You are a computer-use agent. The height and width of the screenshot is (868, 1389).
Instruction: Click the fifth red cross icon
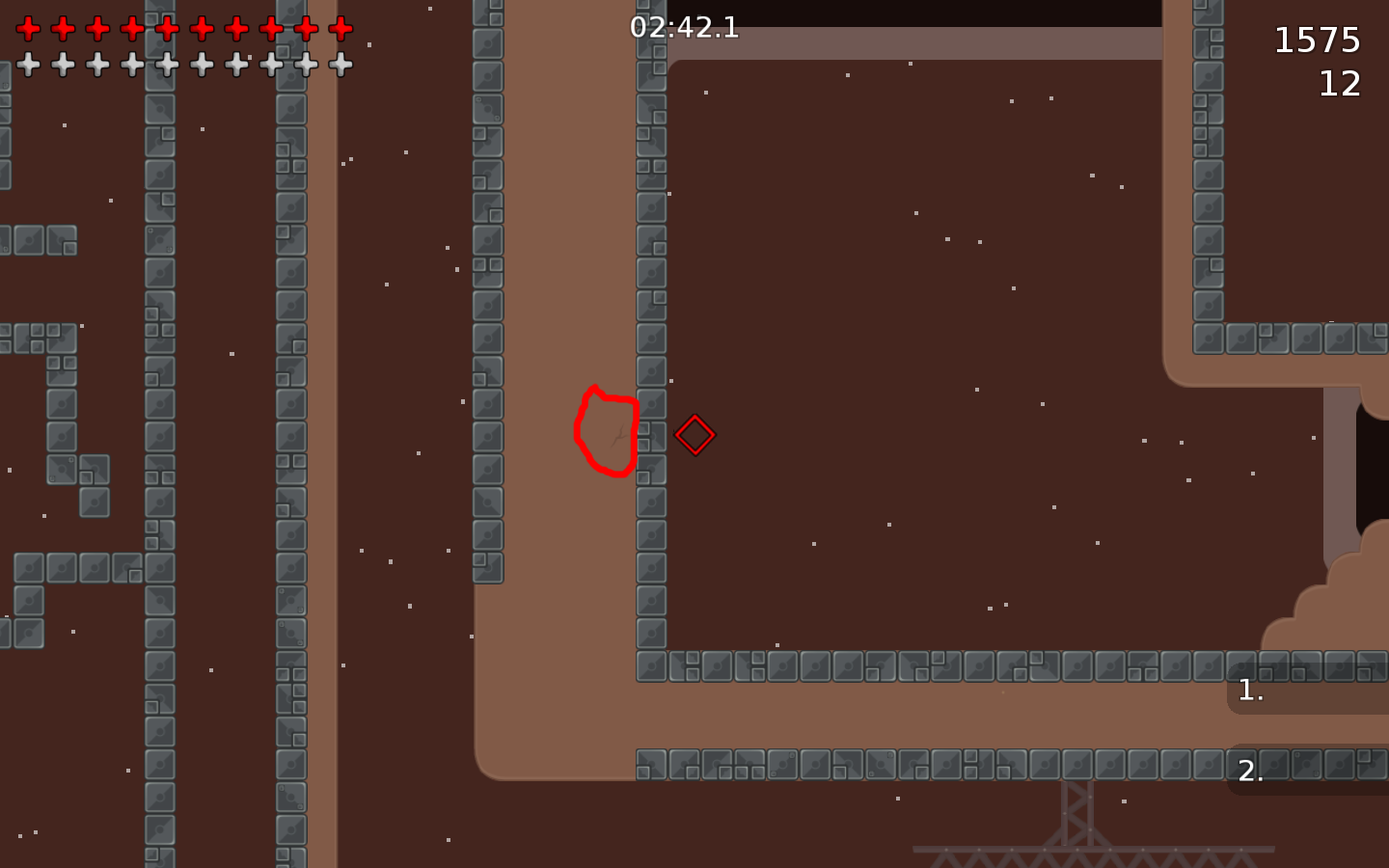[165, 27]
